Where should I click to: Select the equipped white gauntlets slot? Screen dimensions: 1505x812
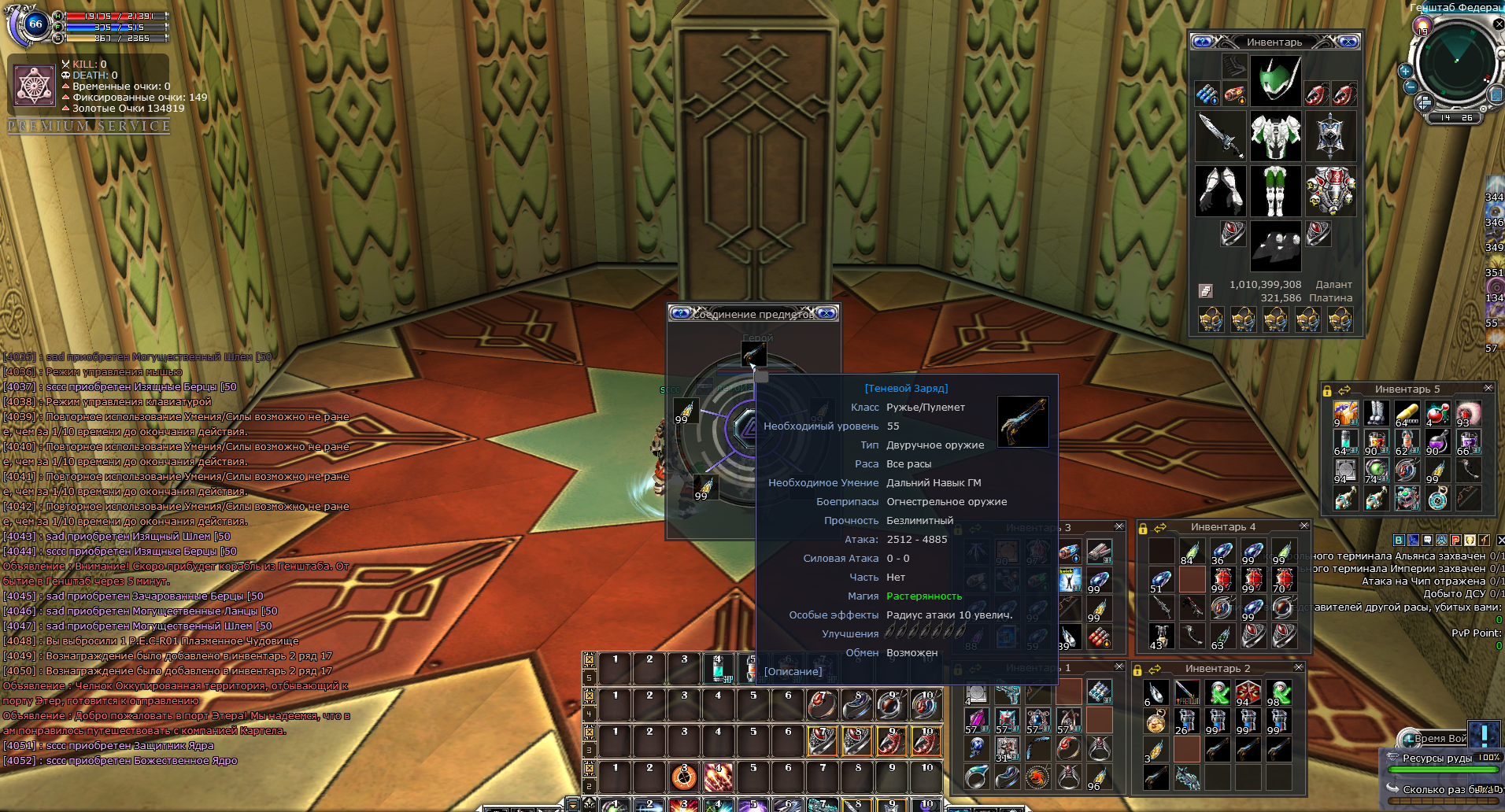coord(1220,190)
